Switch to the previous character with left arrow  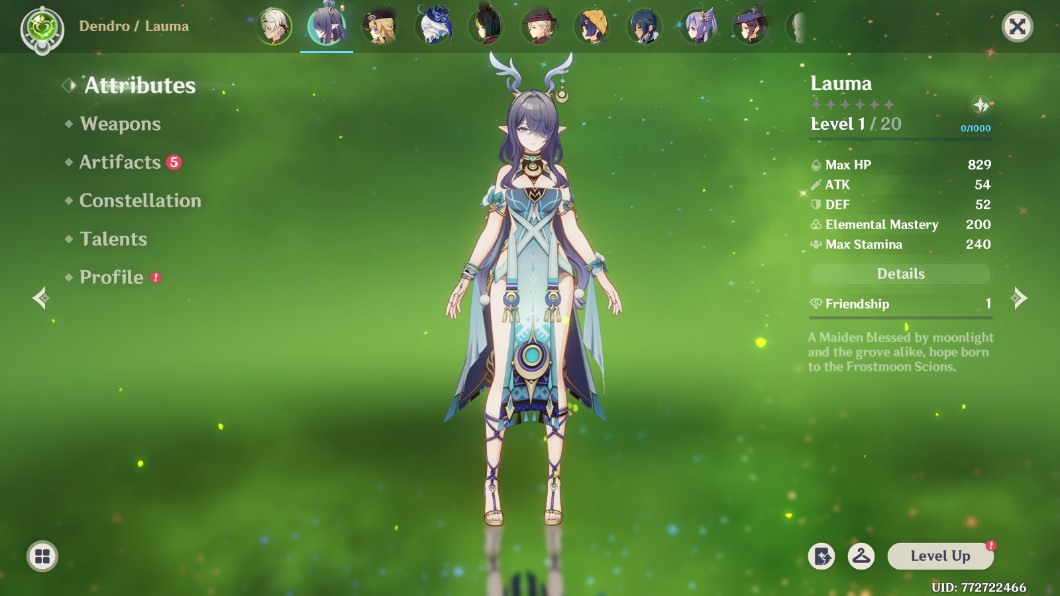pyautogui.click(x=41, y=298)
